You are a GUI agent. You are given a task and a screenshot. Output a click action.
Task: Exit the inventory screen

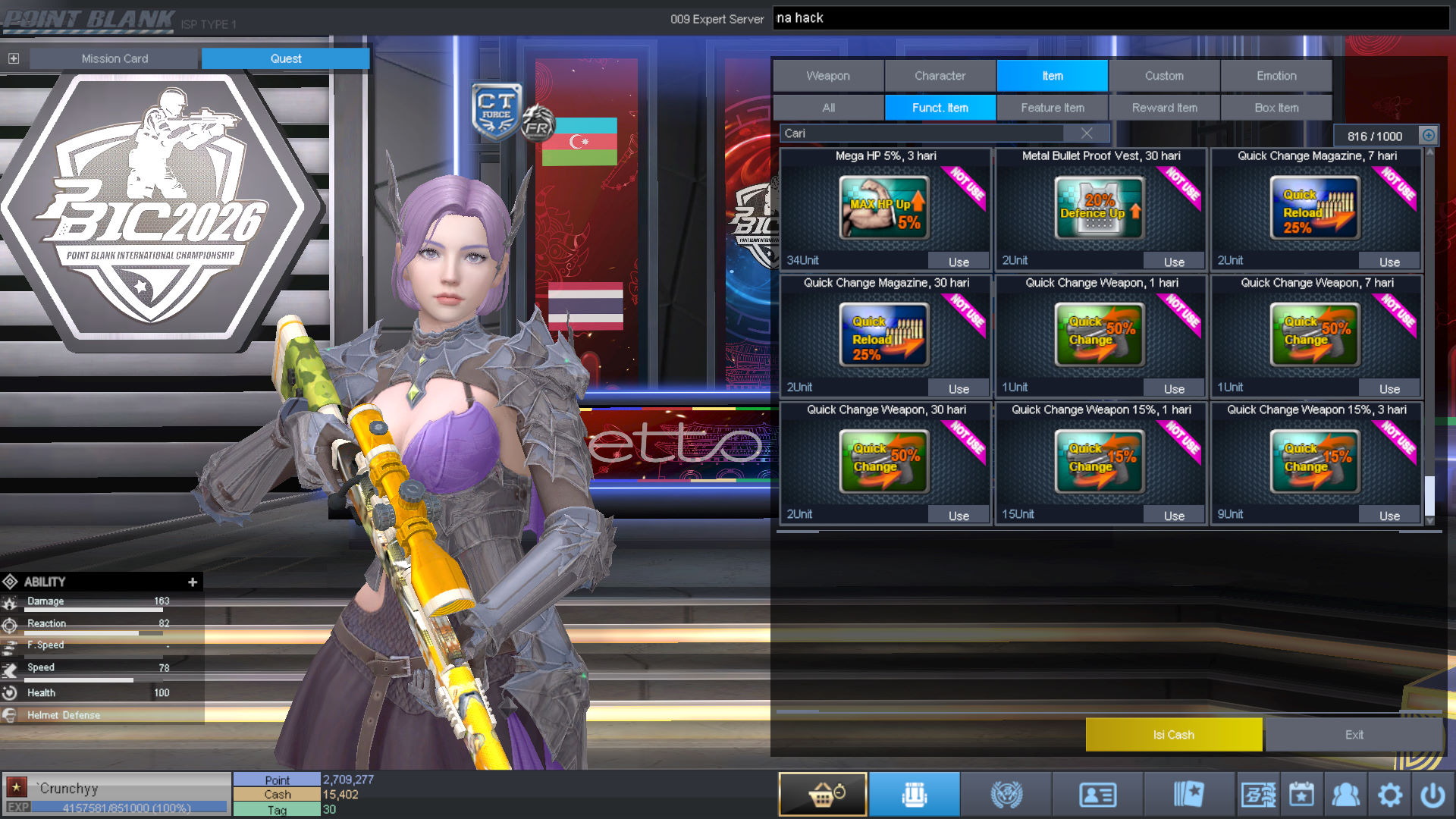click(1354, 735)
